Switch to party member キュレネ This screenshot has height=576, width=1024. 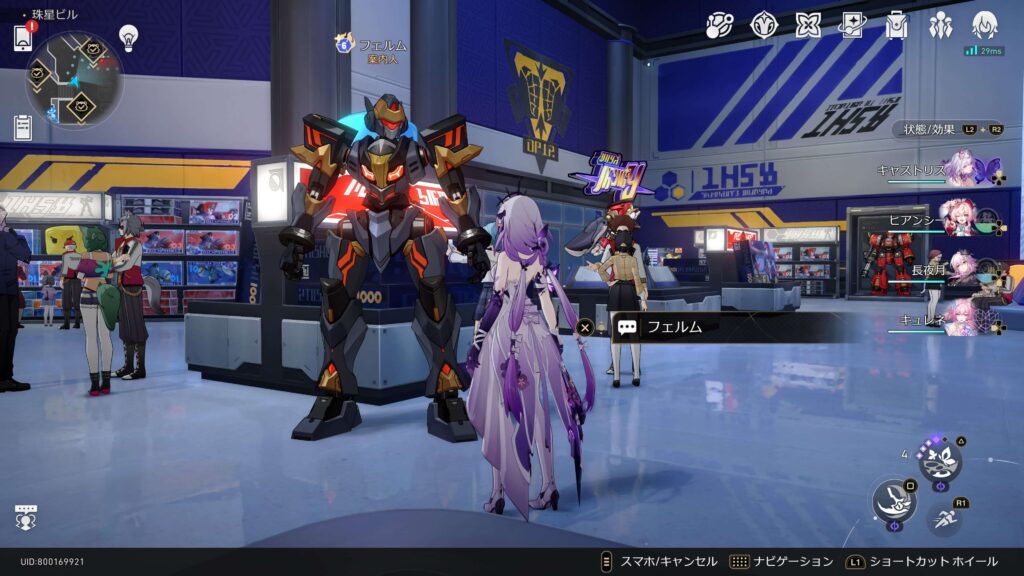tap(962, 316)
